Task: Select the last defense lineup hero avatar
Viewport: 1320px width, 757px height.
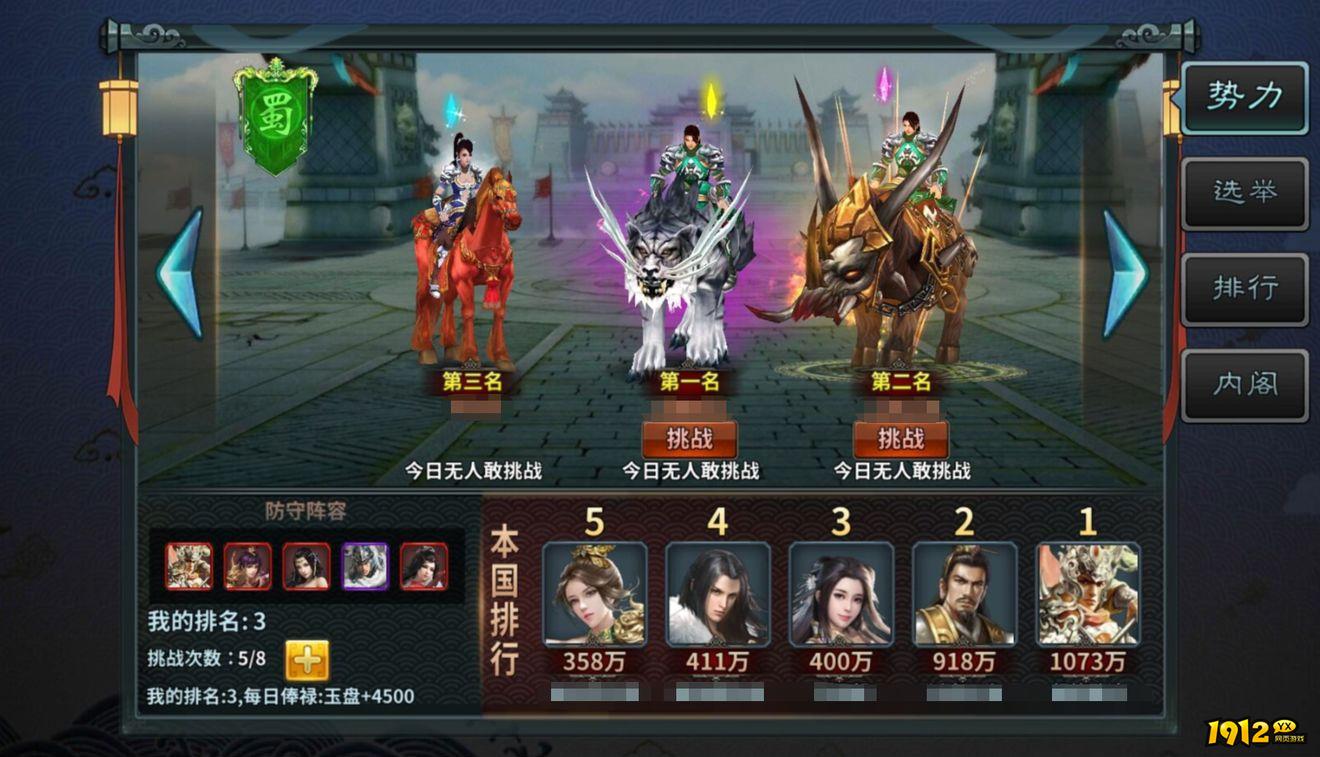Action: click(425, 566)
